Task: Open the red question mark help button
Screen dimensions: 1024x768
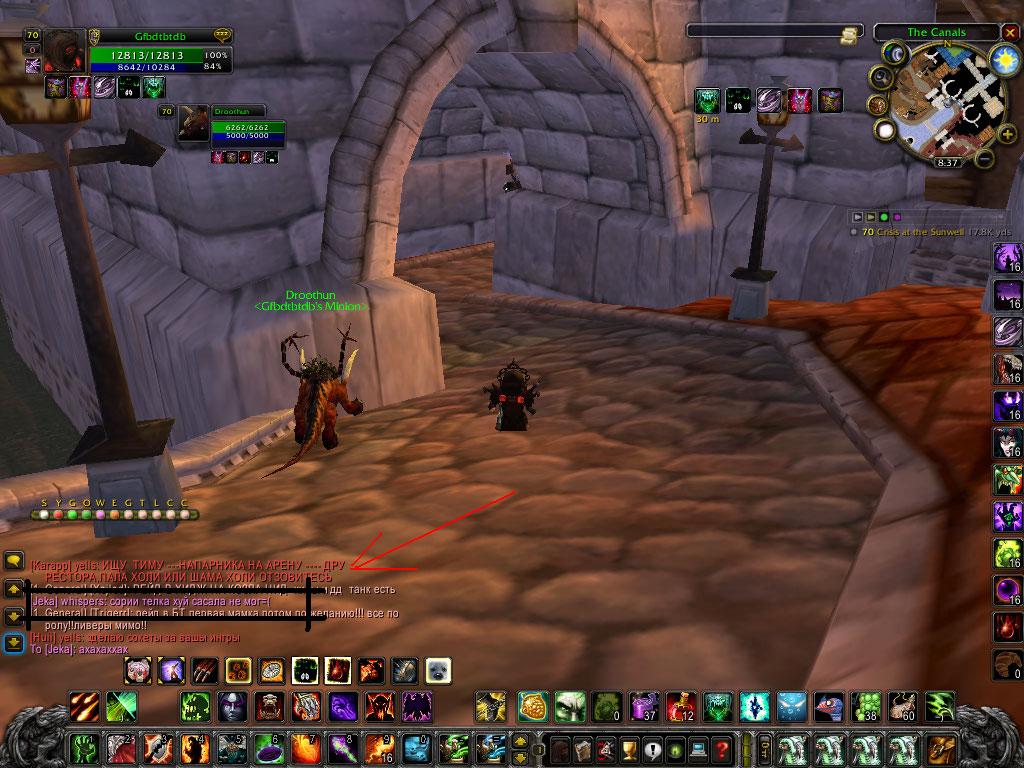Action: pyautogui.click(x=722, y=748)
